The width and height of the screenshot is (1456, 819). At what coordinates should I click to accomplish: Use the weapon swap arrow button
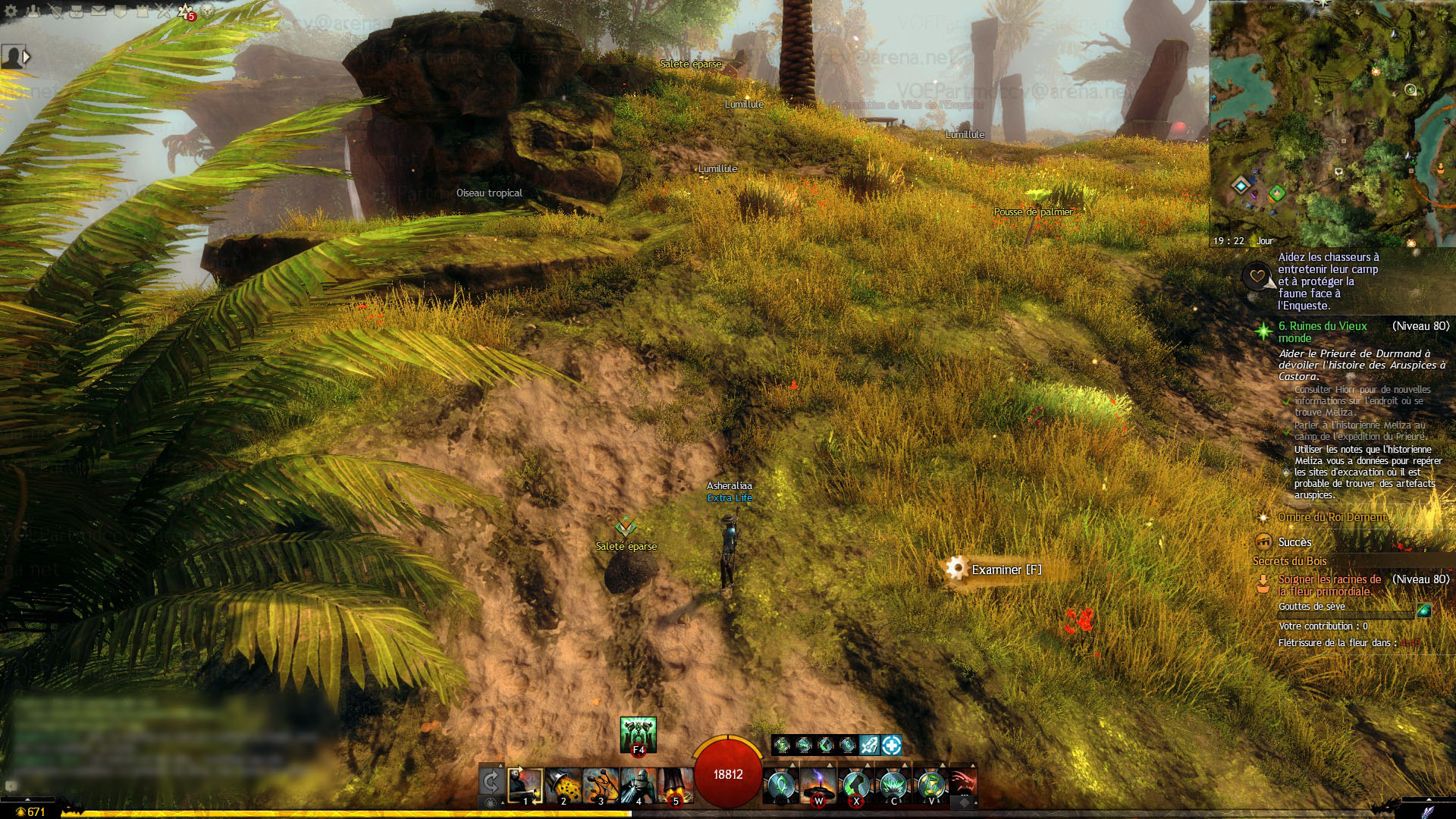[491, 782]
